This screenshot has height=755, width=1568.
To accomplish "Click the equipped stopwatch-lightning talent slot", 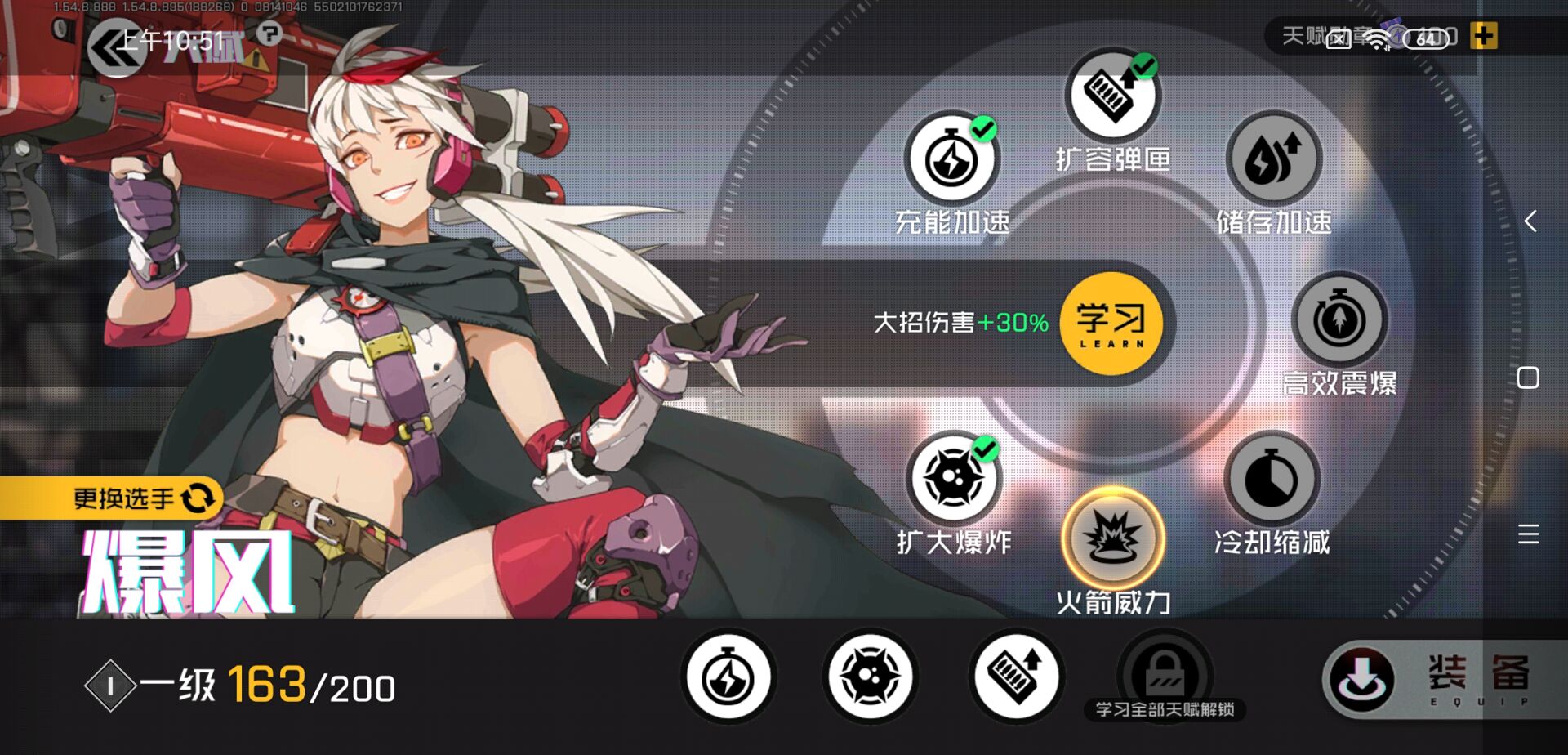I will [x=728, y=677].
